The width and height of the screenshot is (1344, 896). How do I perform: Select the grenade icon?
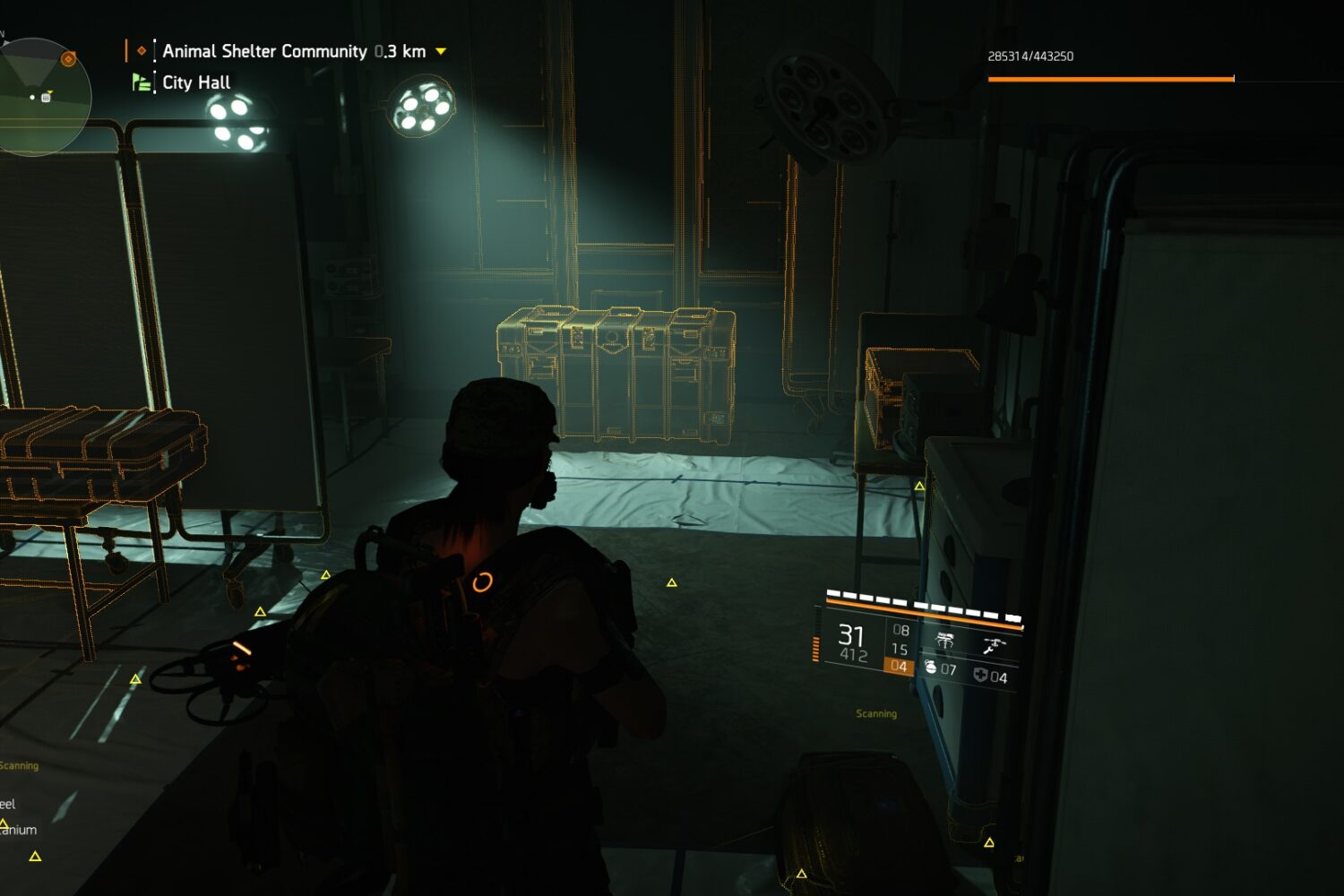coord(930,668)
